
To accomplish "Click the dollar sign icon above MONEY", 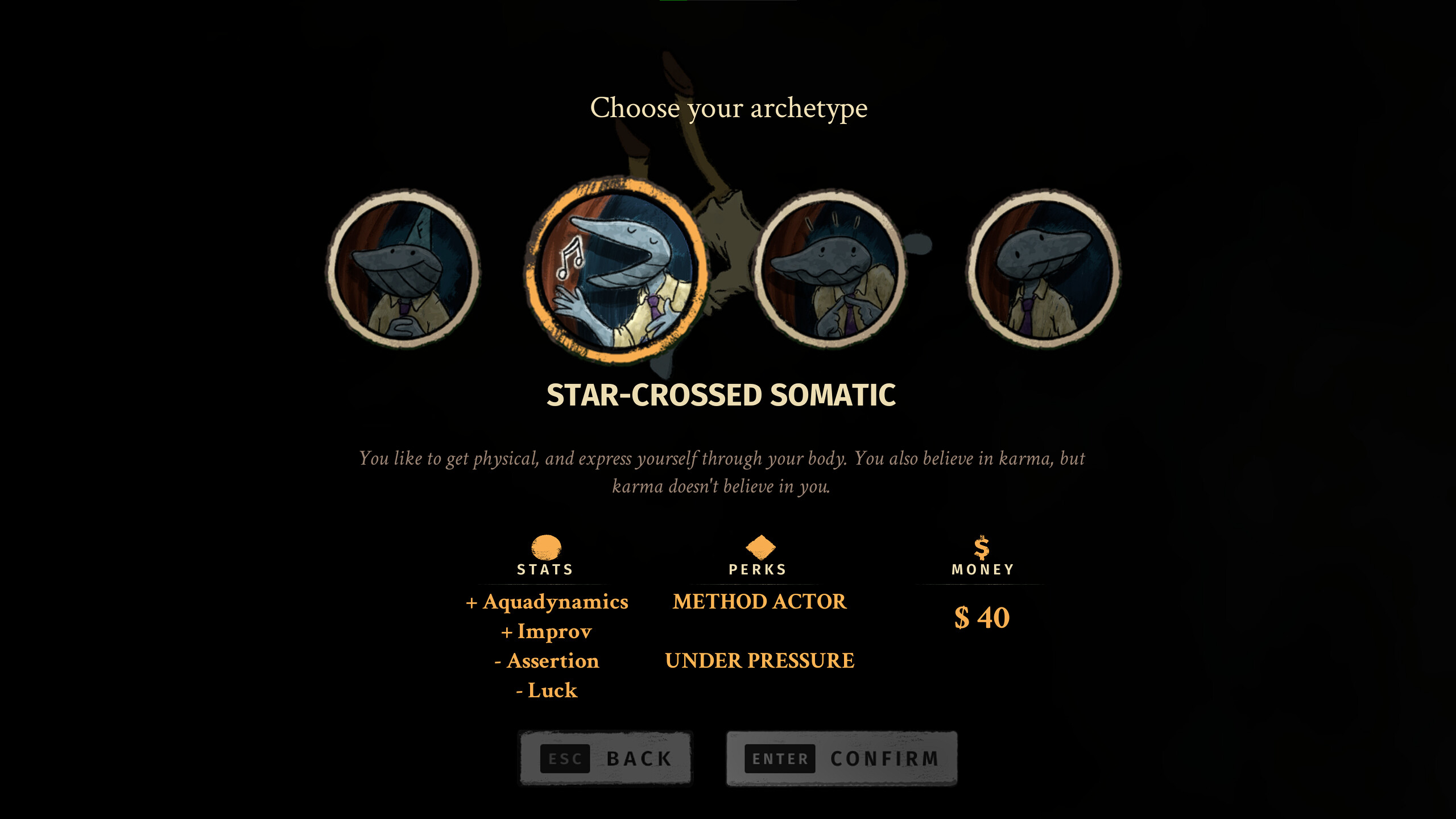I will tap(982, 546).
